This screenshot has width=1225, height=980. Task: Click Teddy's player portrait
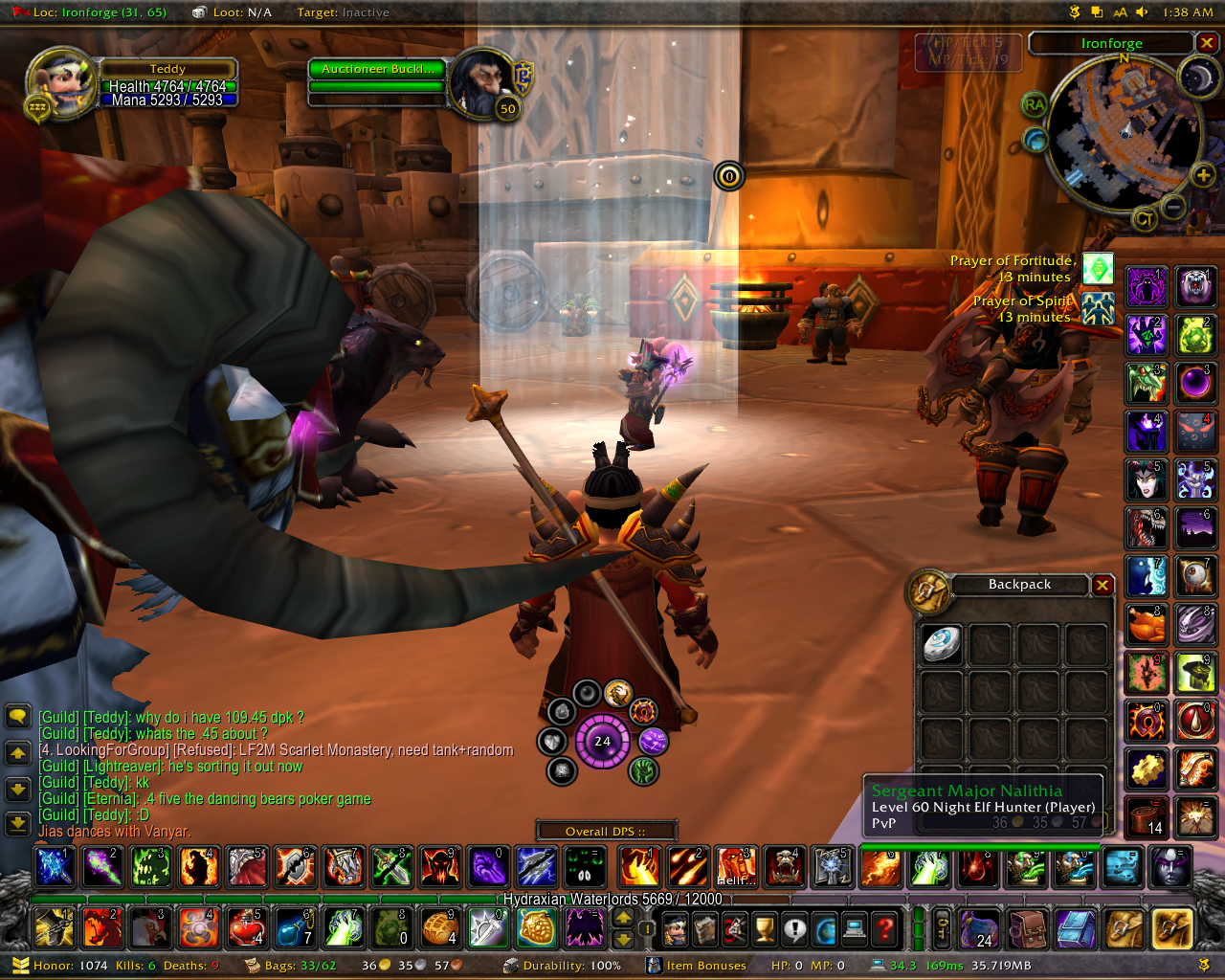(61, 84)
